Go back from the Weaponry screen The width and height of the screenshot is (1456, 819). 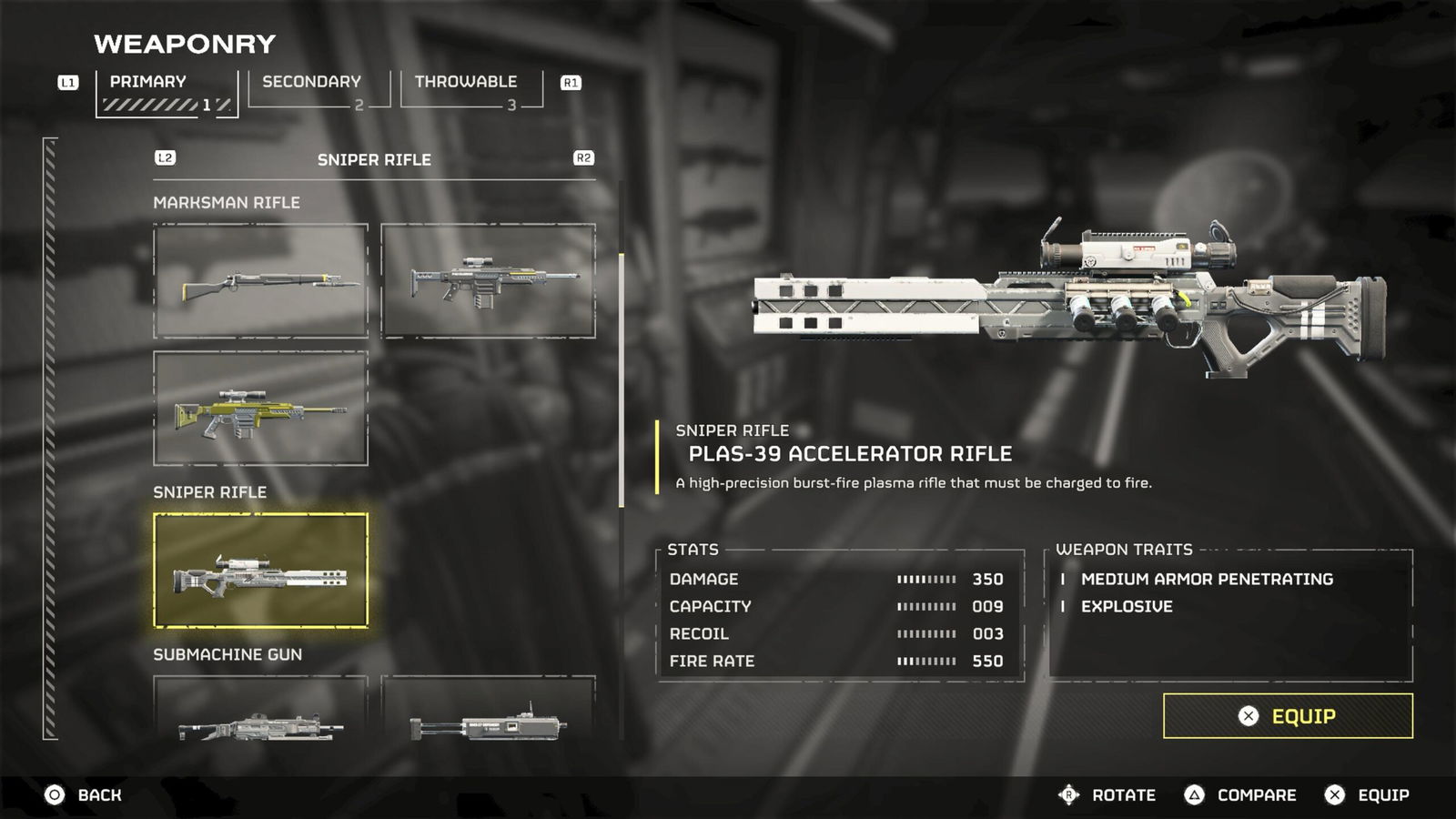pos(83,795)
